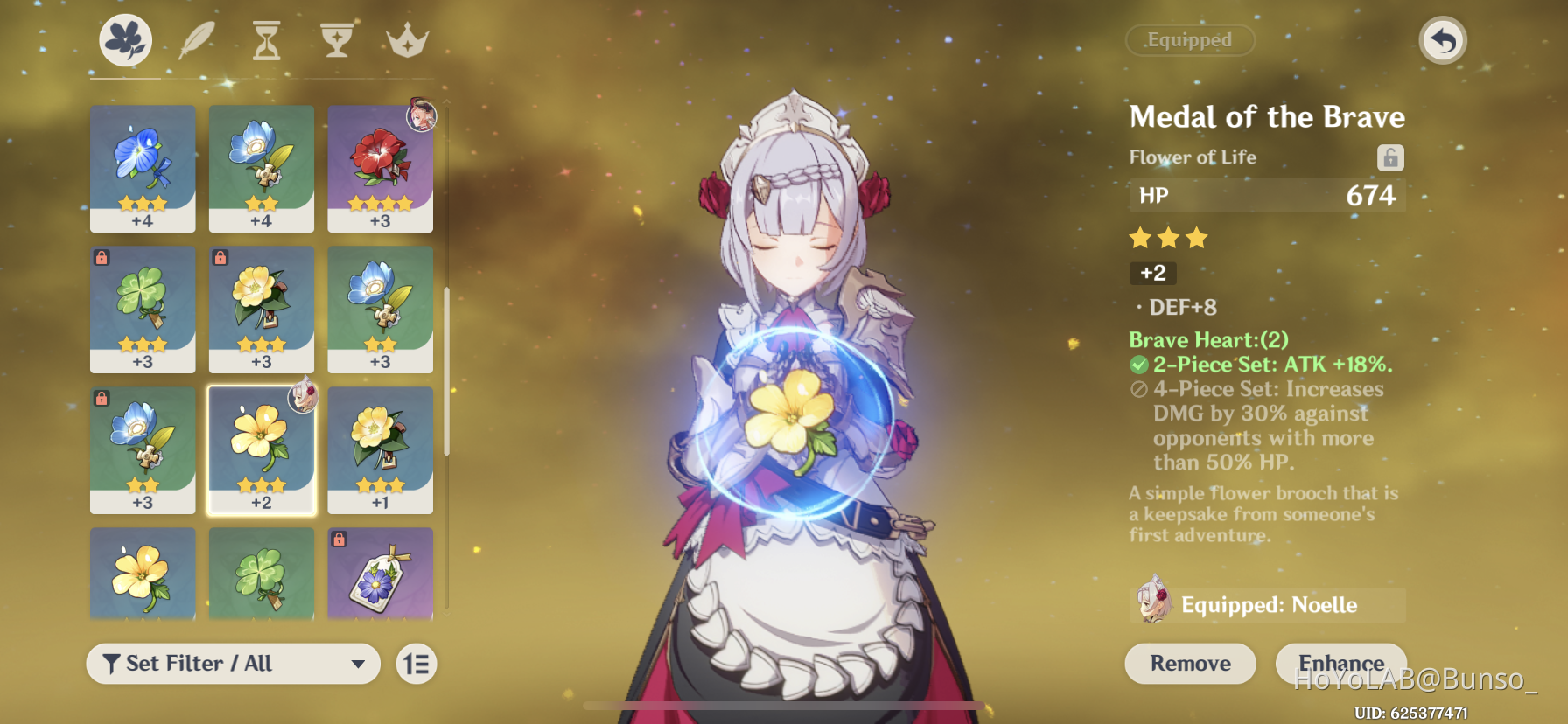This screenshot has width=1568, height=724.
Task: Click the Equipped: Noelle banner
Action: pos(1267,604)
